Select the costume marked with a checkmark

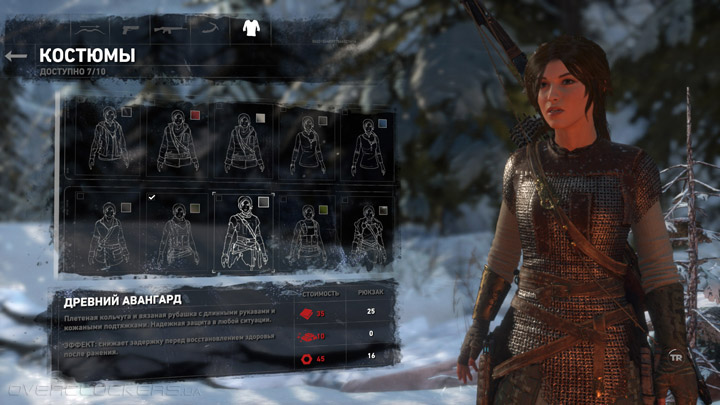coord(176,233)
